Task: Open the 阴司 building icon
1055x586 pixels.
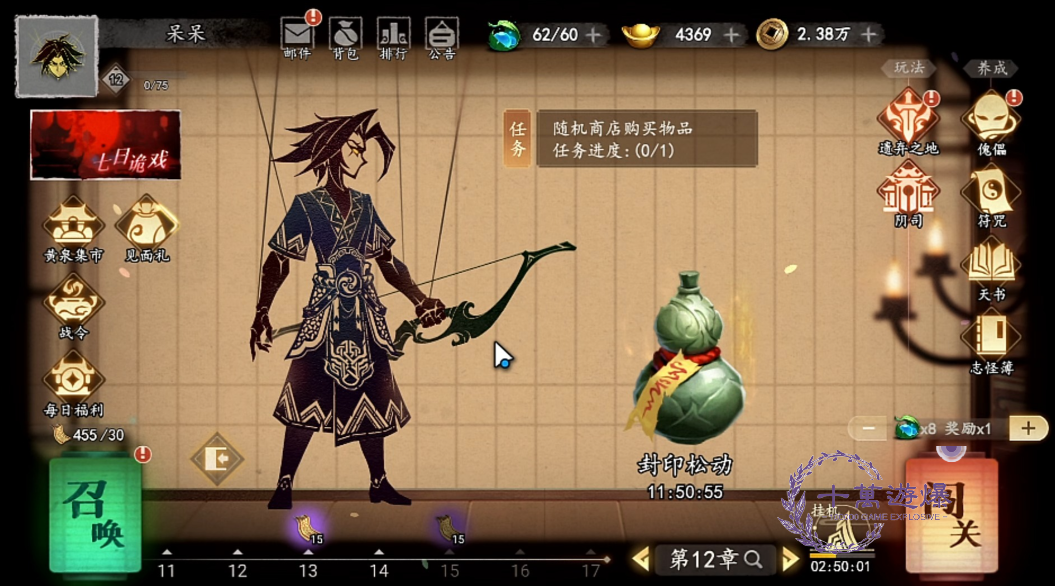Action: (x=908, y=194)
